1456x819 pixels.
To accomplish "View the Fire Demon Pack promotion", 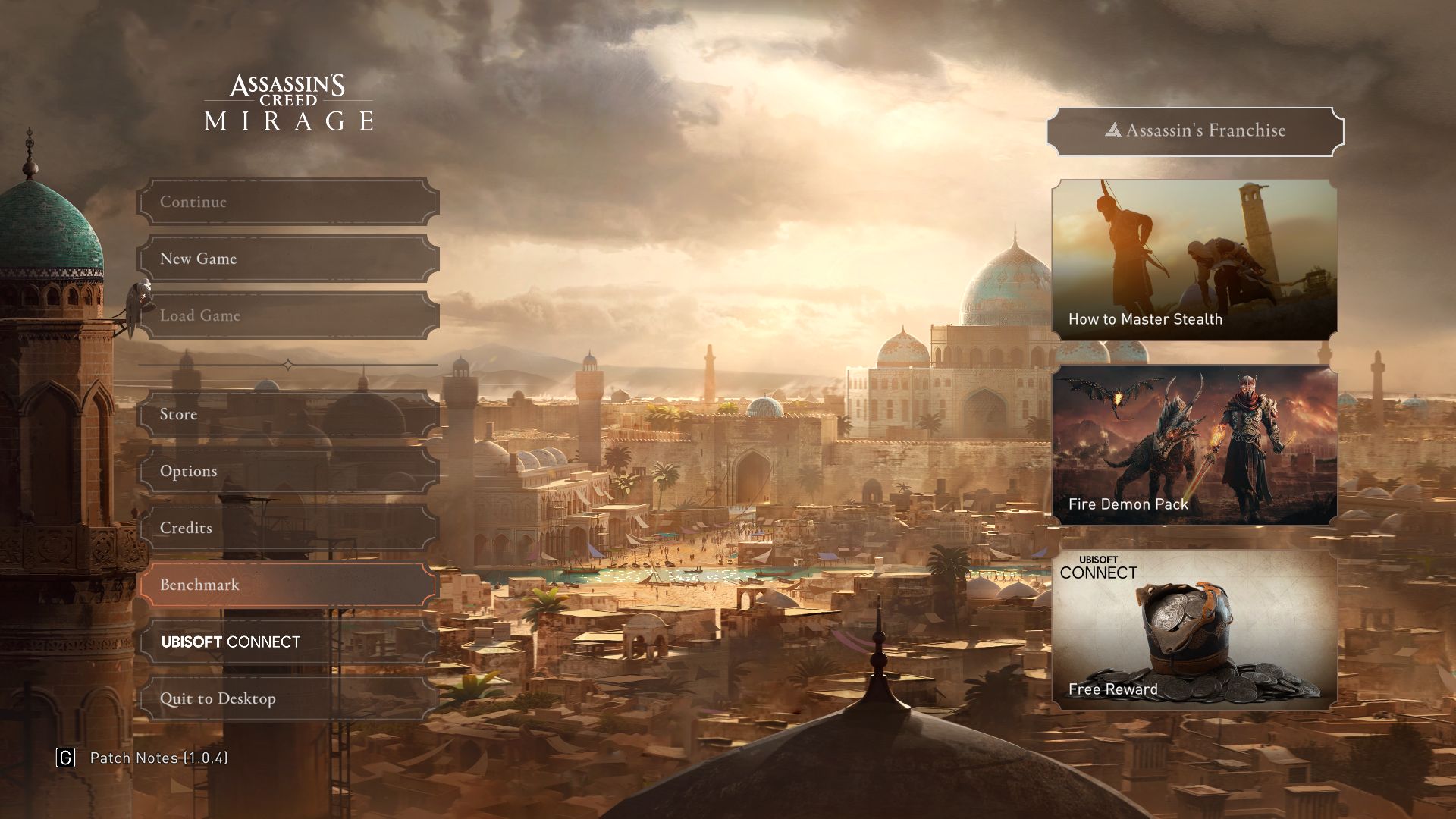I will pyautogui.click(x=1194, y=445).
